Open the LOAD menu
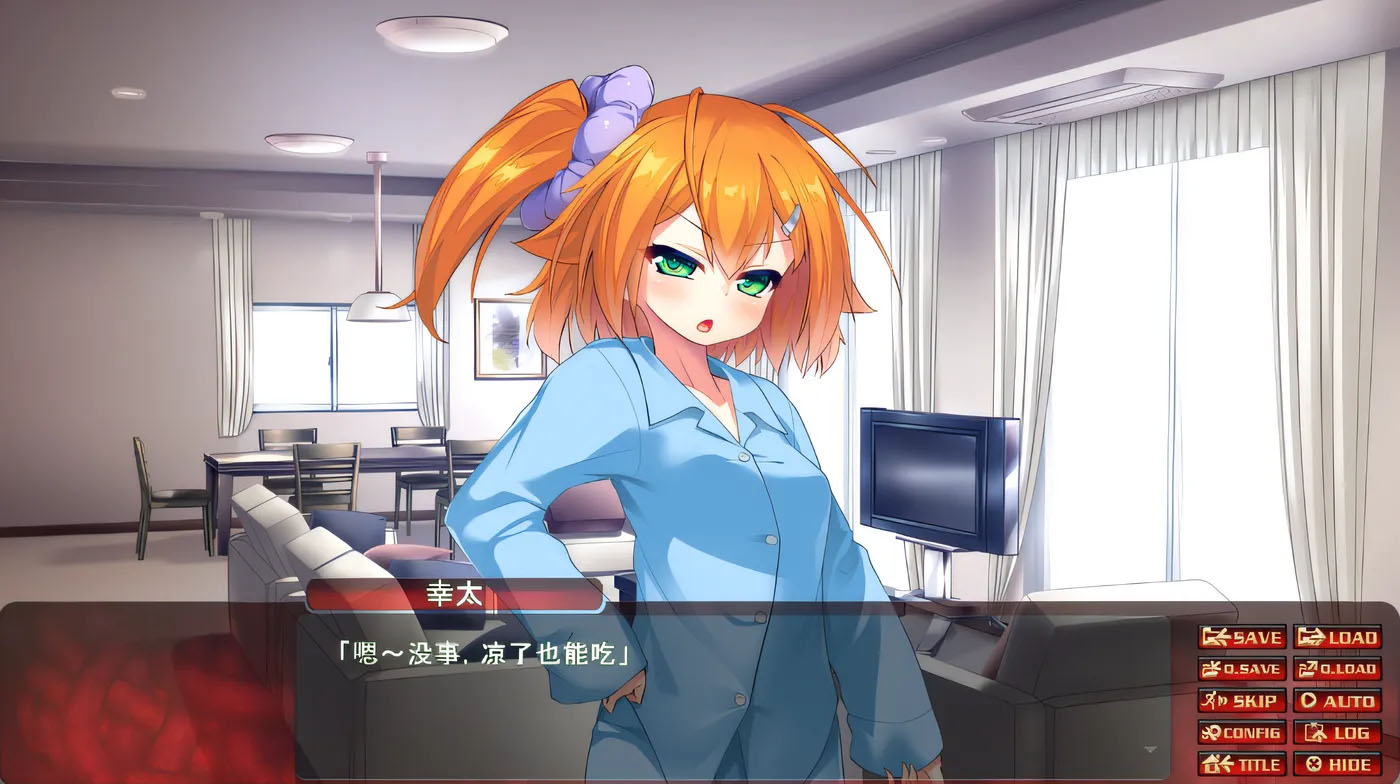The width and height of the screenshot is (1400, 784). pos(1337,637)
